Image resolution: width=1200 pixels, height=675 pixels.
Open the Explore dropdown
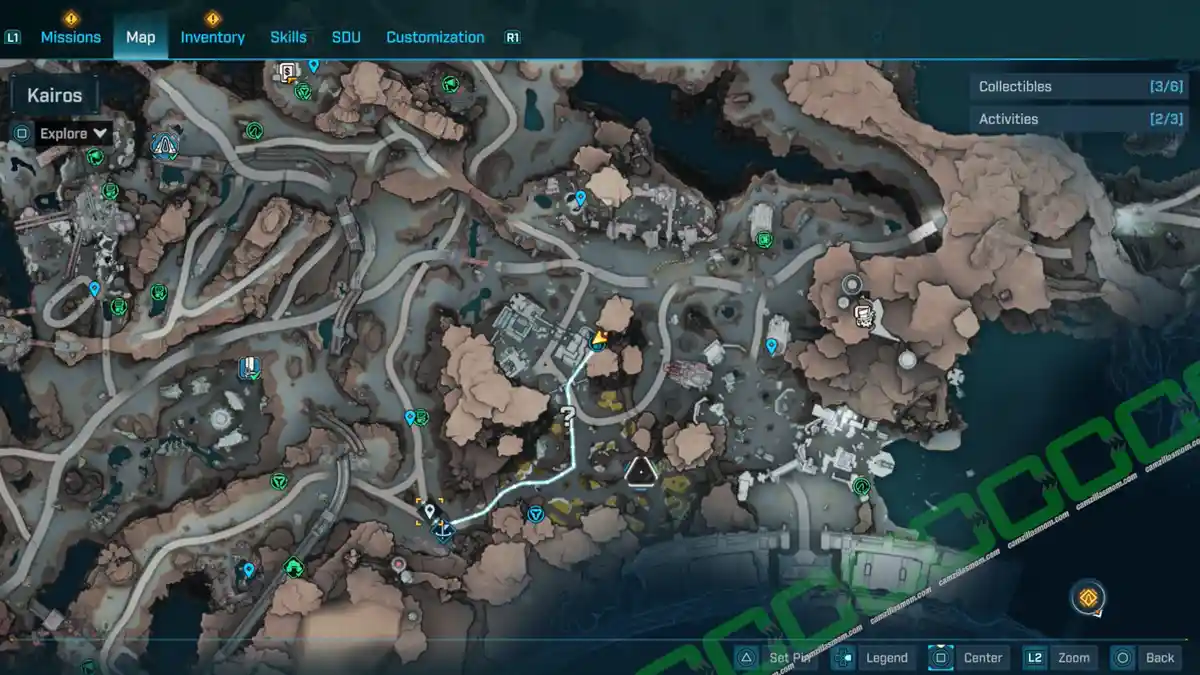point(73,133)
